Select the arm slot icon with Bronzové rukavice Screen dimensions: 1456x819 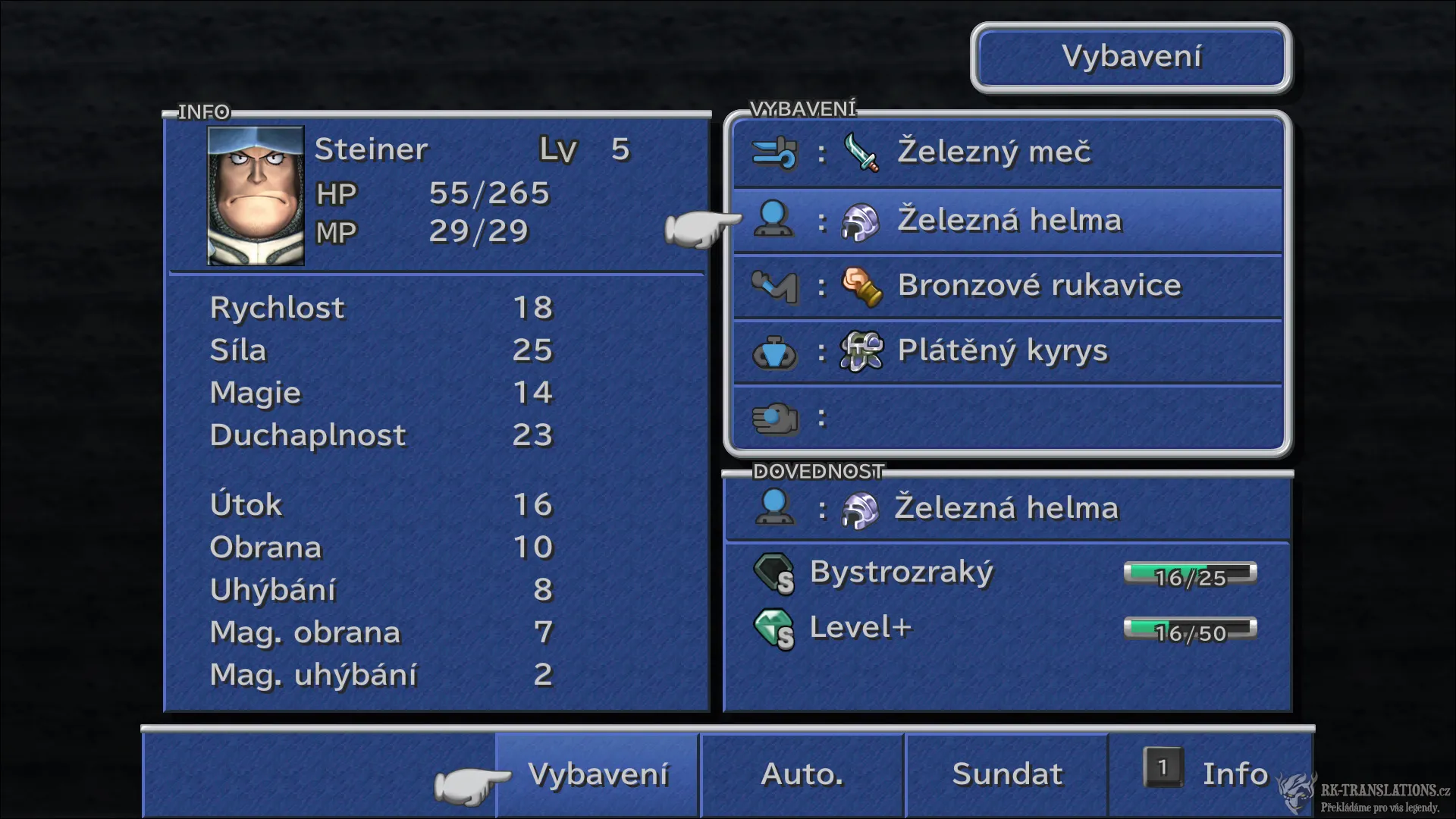click(775, 286)
